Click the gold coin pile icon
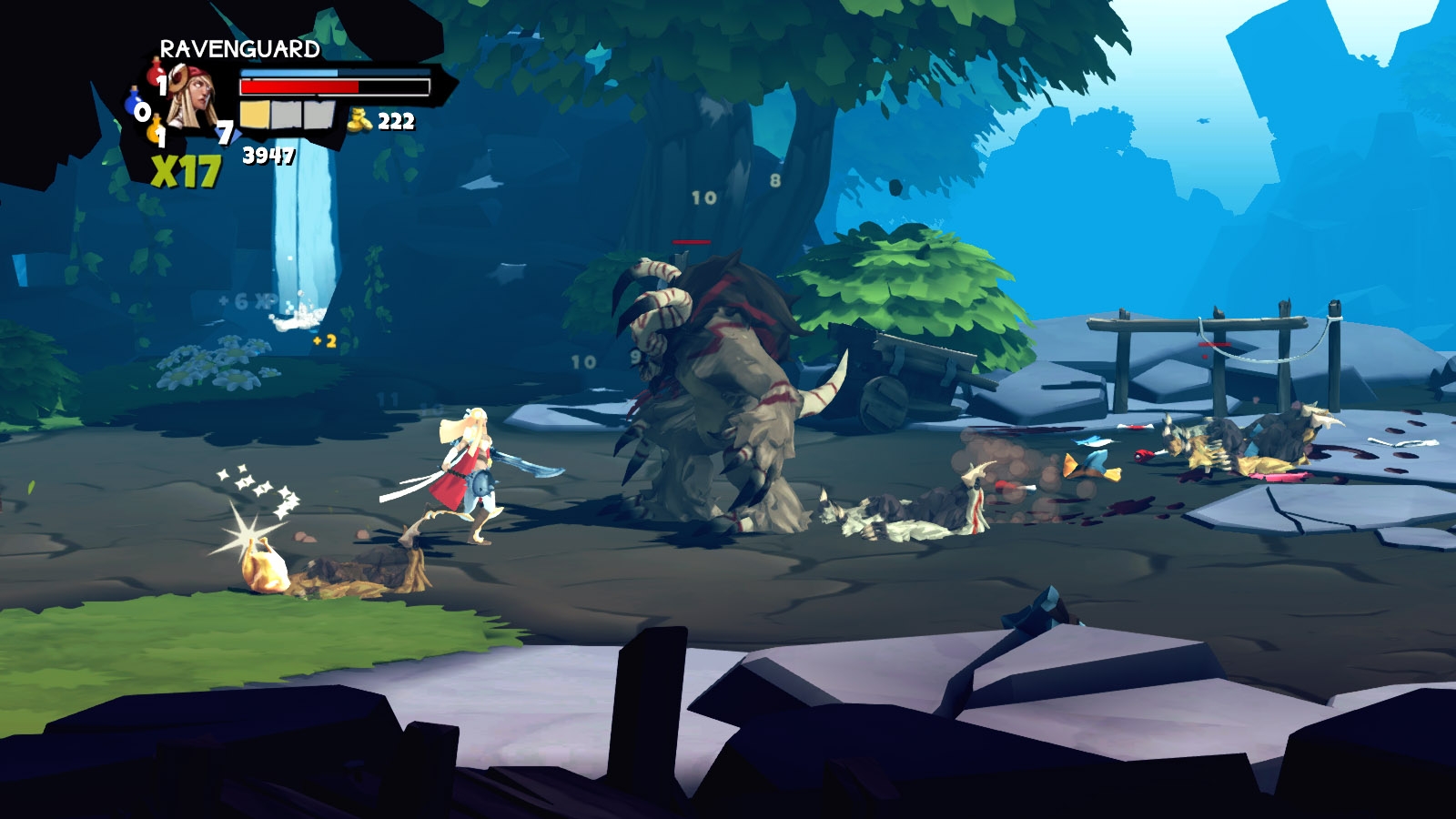The height and width of the screenshot is (819, 1456). [x=359, y=119]
